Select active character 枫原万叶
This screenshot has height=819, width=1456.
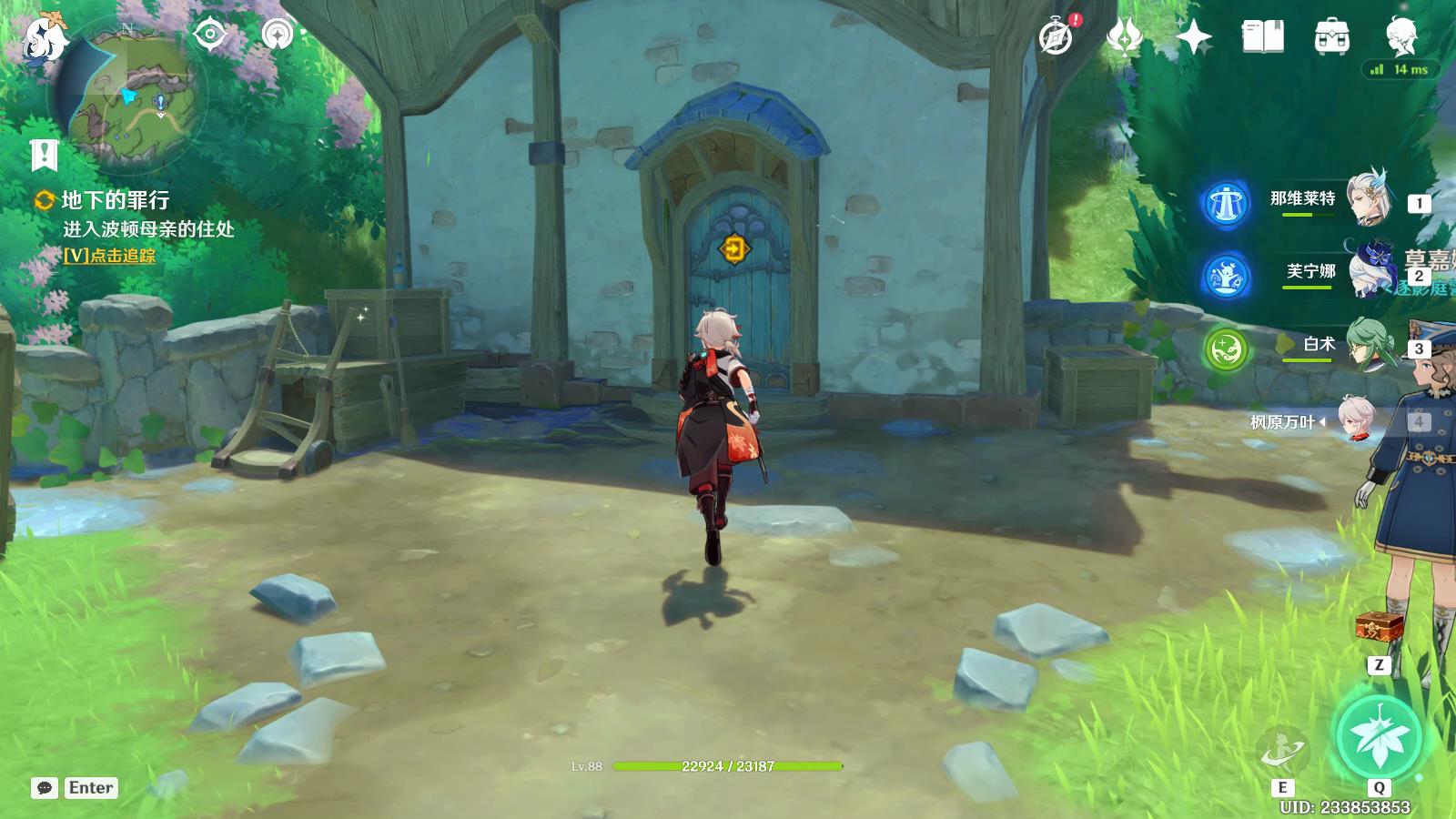1356,421
